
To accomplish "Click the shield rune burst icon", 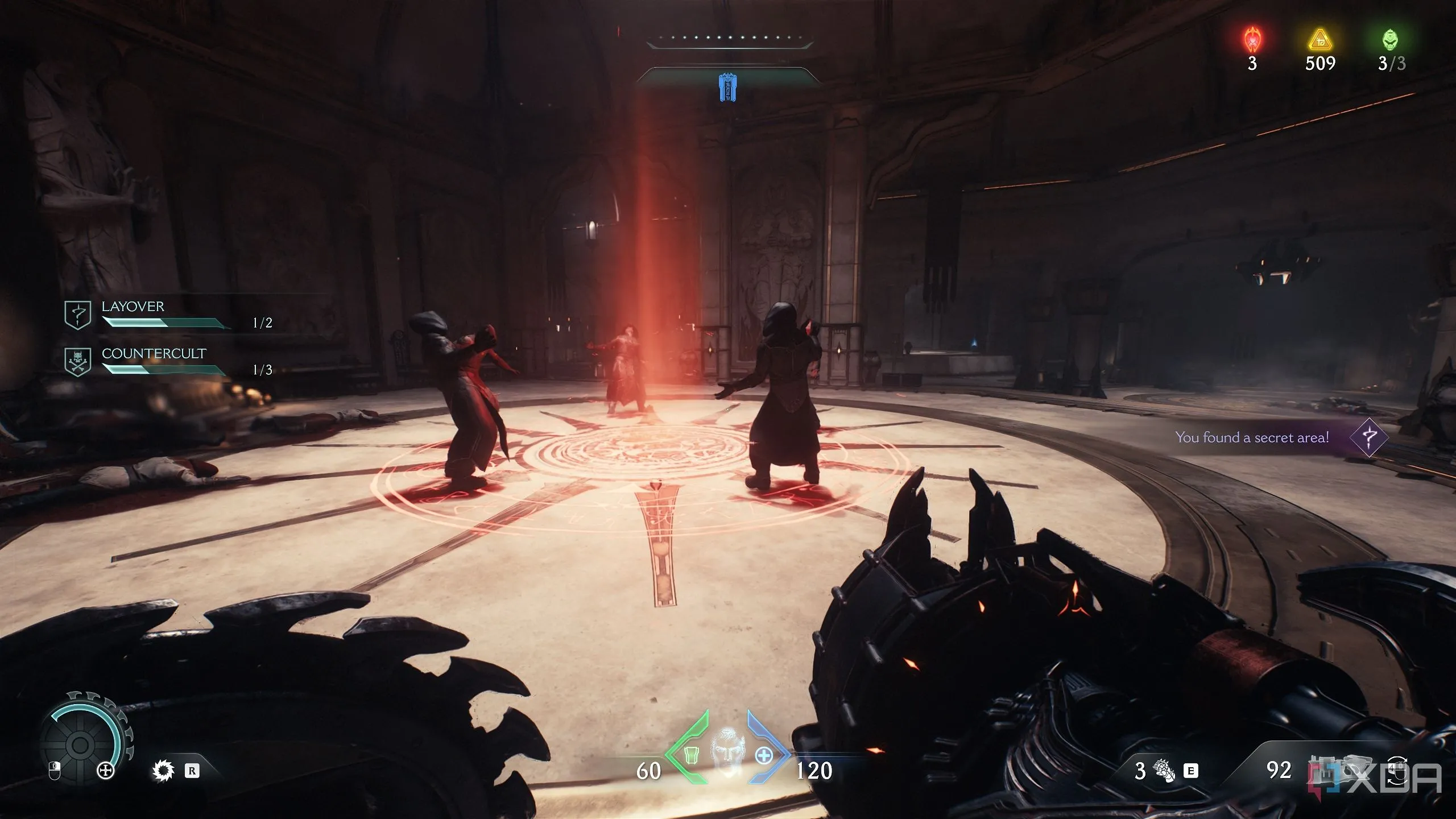I will point(163,771).
